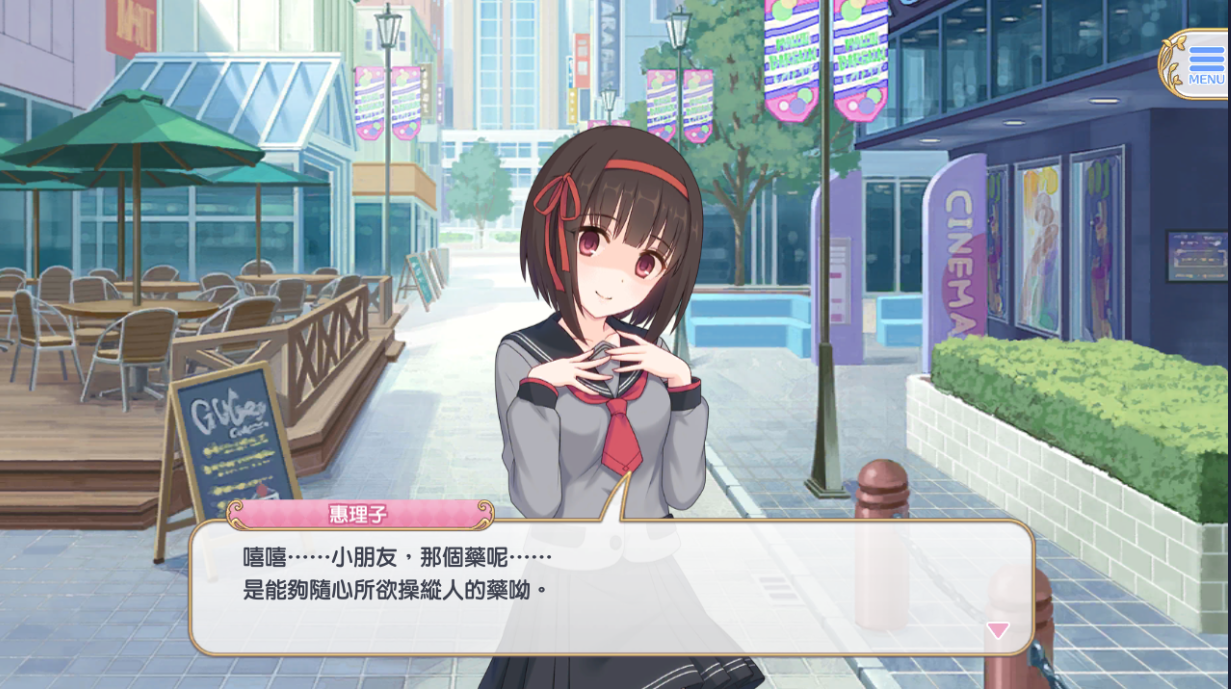Advance dialogue with the pink arrow
1231x689 pixels.
997,630
